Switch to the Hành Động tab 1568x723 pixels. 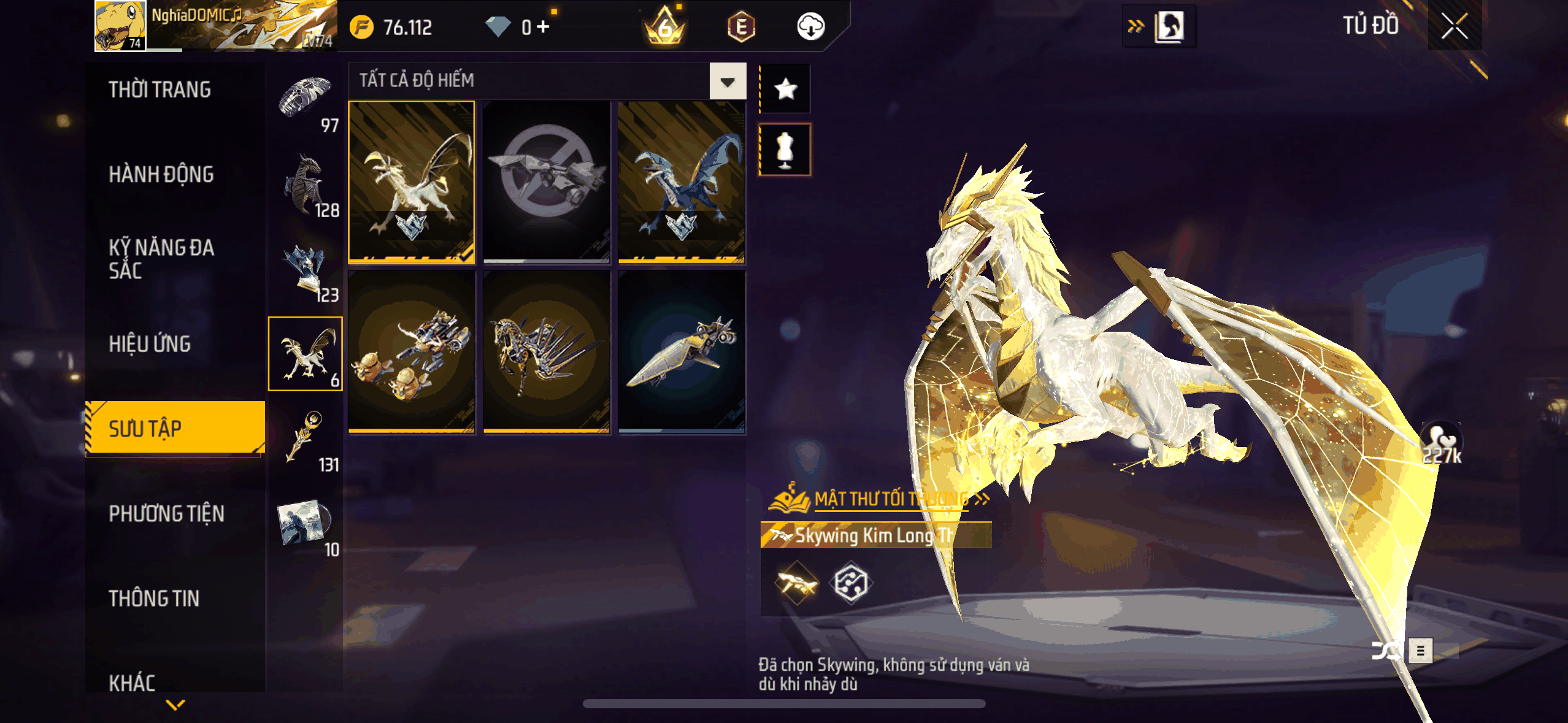point(161,175)
